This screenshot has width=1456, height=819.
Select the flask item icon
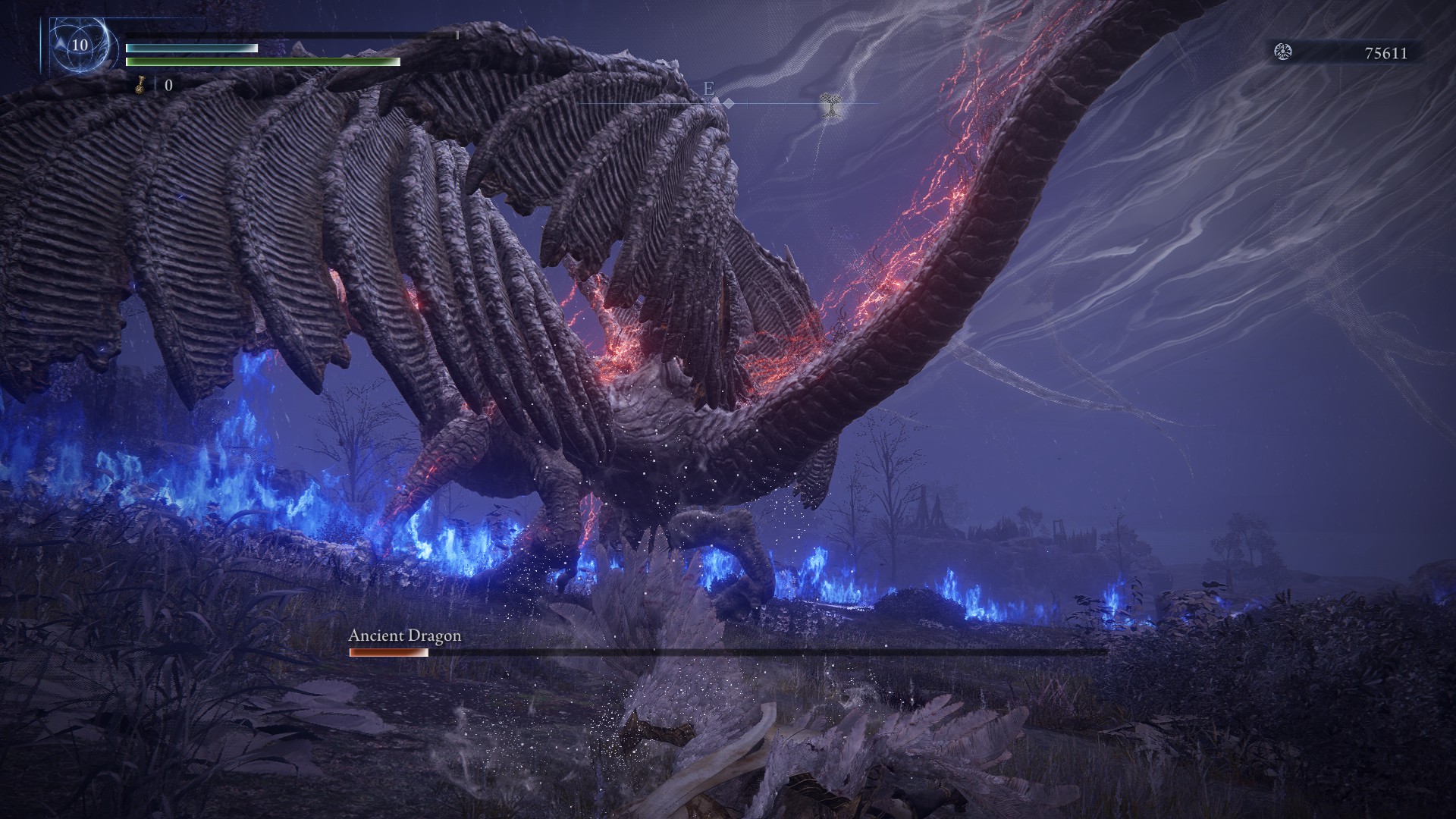(140, 85)
